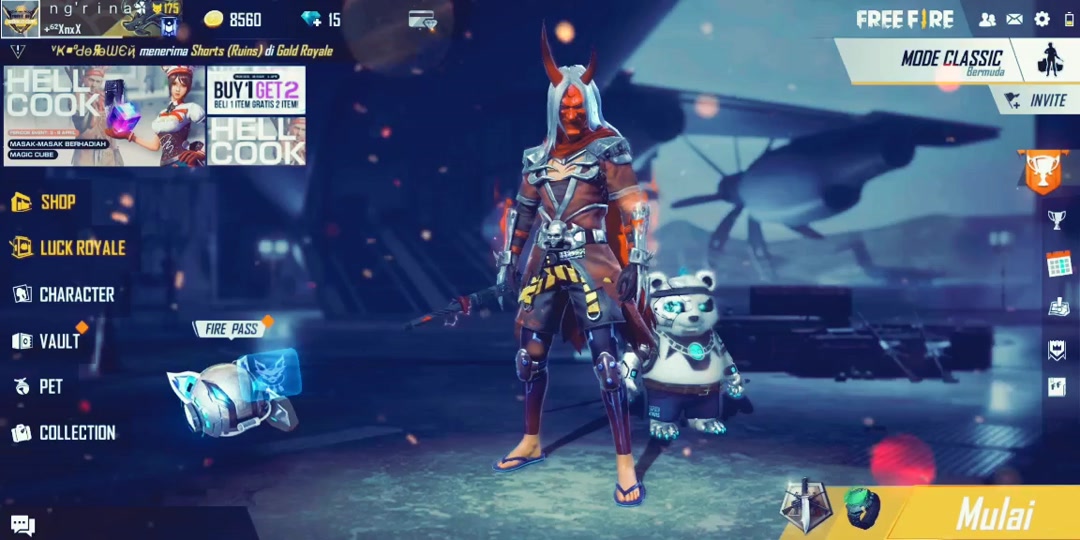Go to Luck Royale
Screen dimensions: 1080x540
point(68,248)
